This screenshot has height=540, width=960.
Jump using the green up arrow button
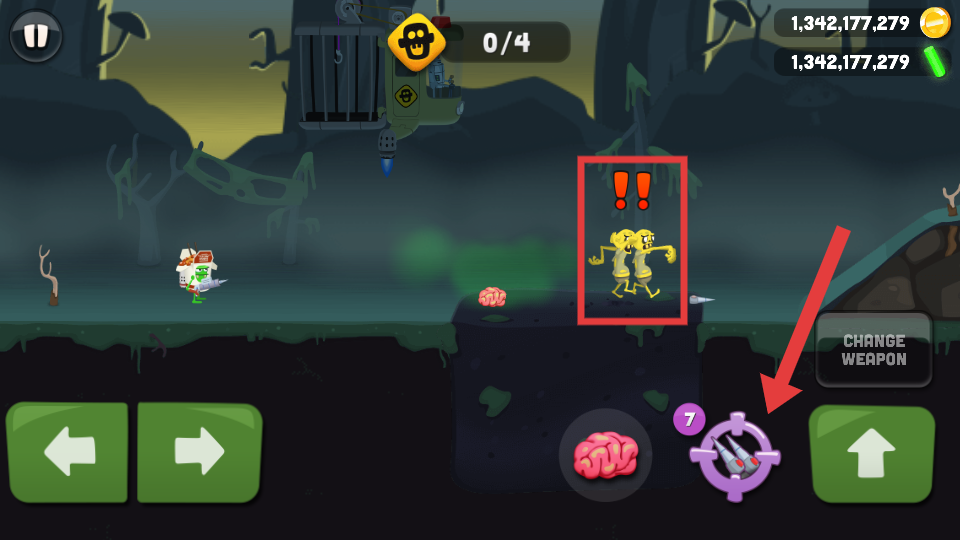[871, 453]
